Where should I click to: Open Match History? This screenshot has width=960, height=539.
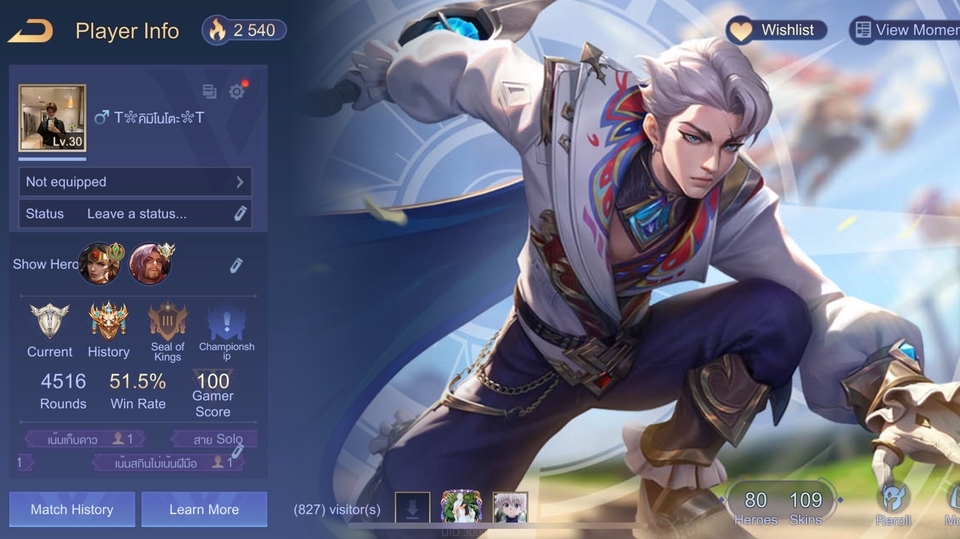(x=71, y=509)
